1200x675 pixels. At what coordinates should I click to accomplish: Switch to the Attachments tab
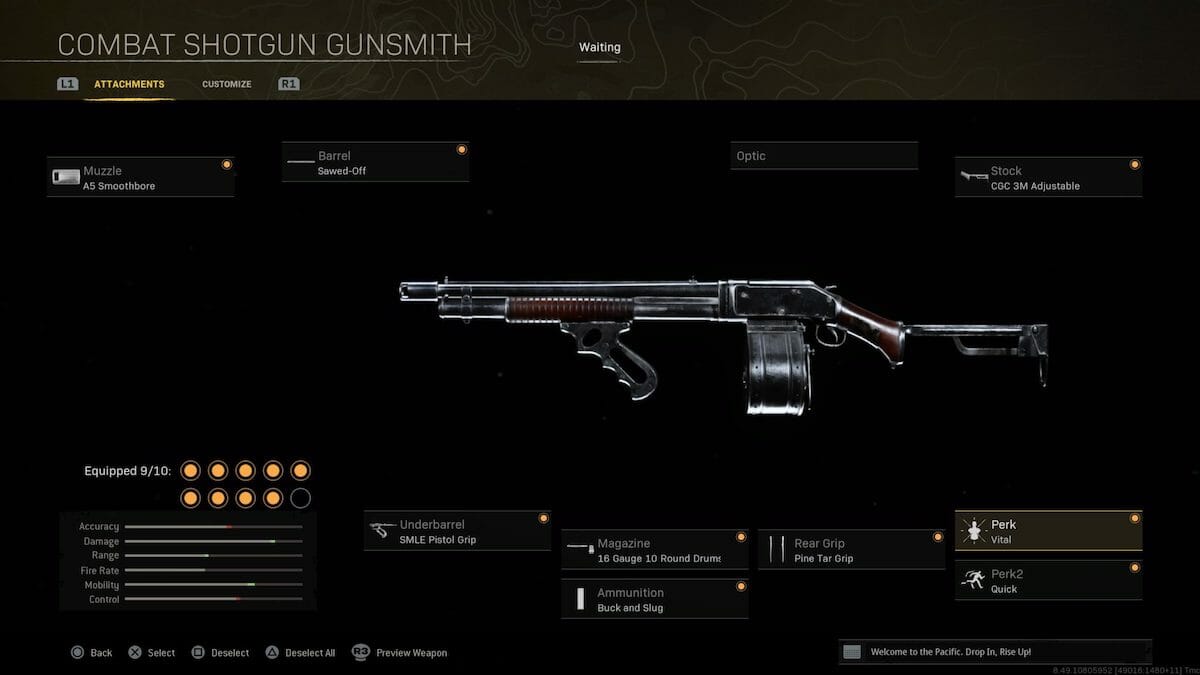click(129, 85)
